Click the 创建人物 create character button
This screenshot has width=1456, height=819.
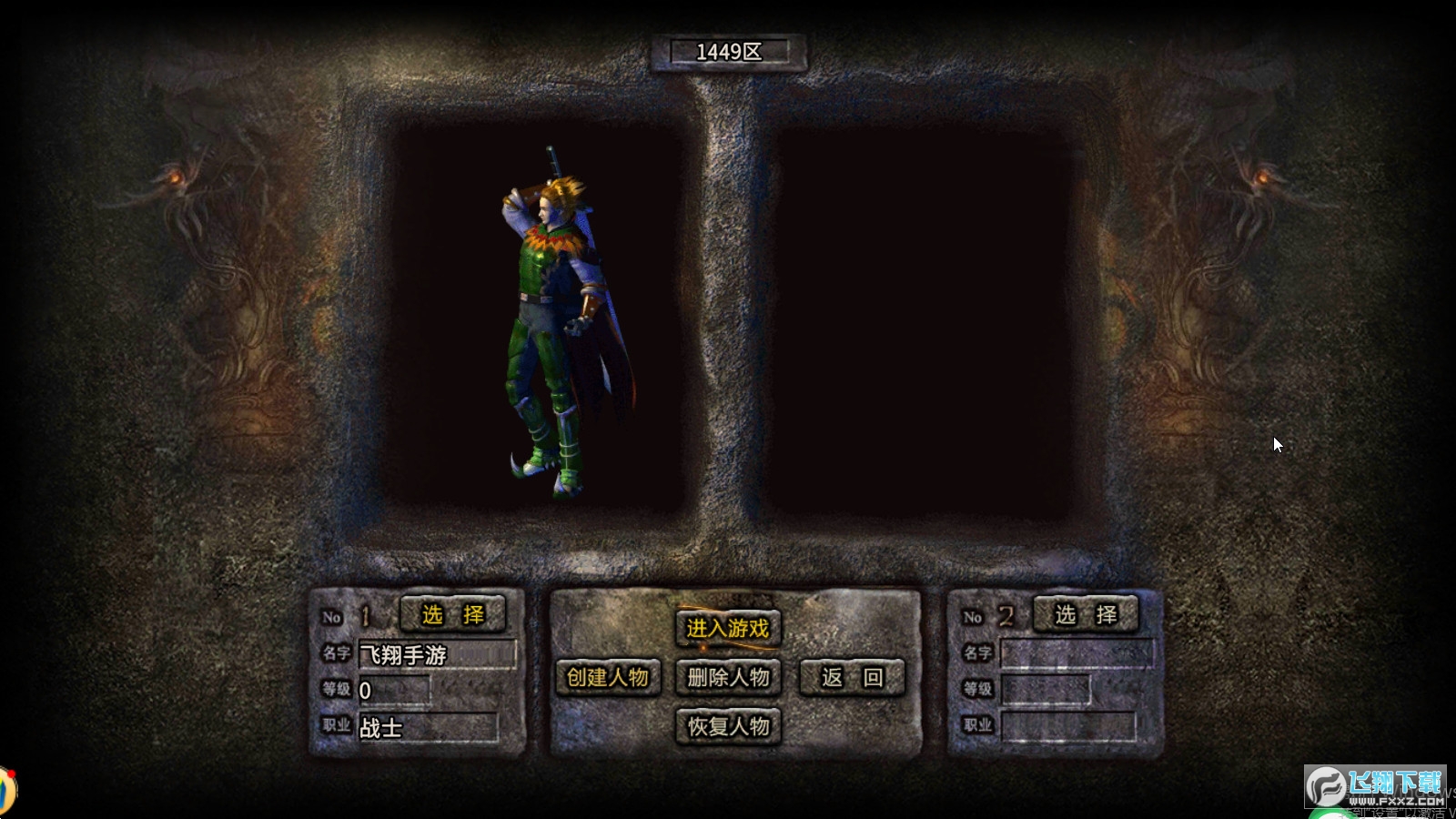(607, 677)
